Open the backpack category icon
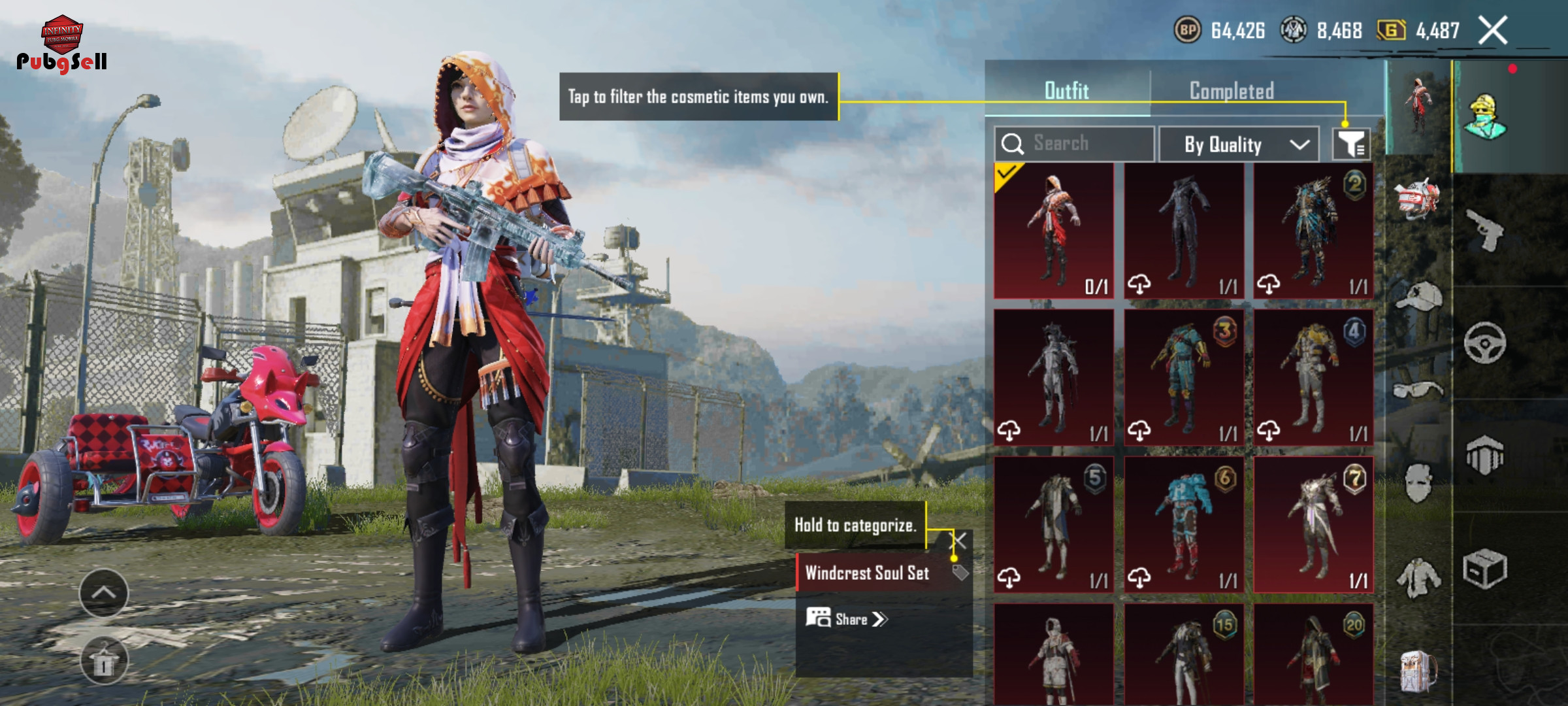 point(1418,671)
